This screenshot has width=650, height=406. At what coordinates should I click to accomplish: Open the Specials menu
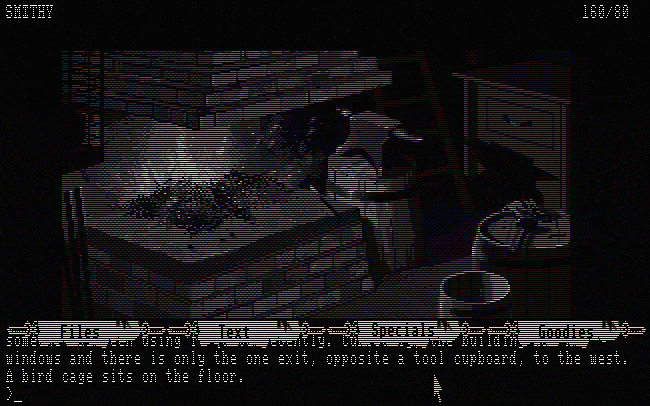[402, 331]
